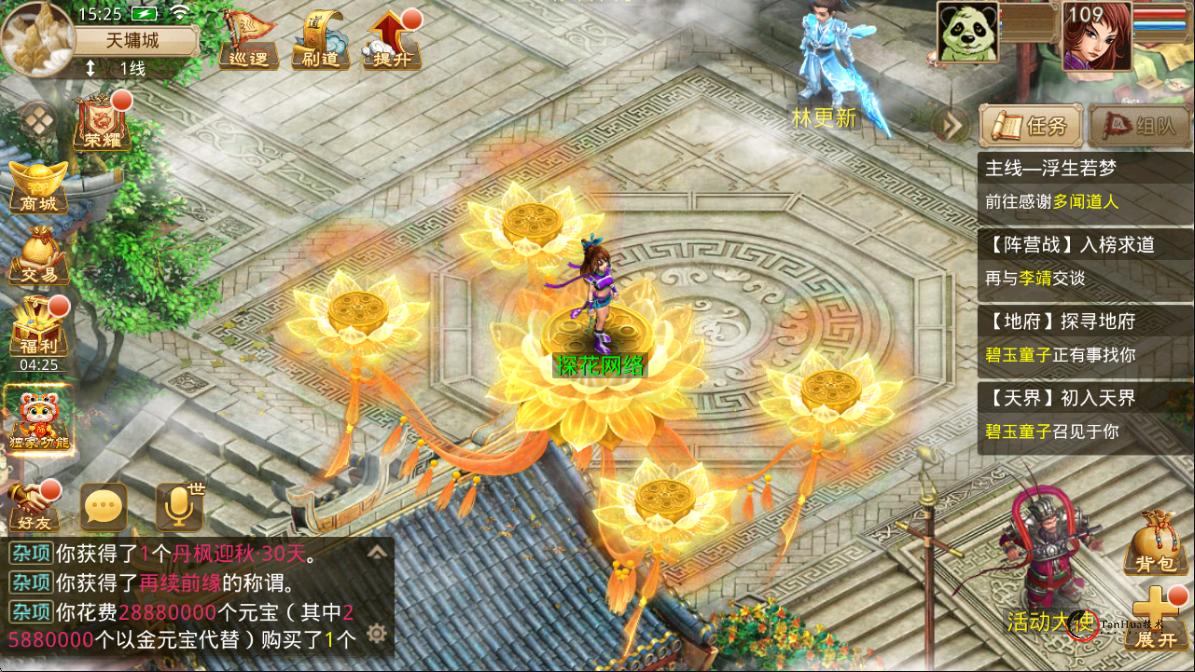Open the 巡逻 patrol menu
Viewport: 1195px width, 672px height.
[248, 40]
